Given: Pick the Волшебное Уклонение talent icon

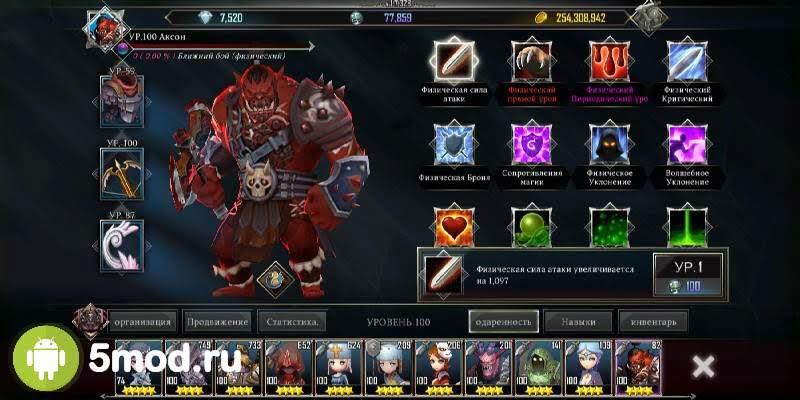Looking at the screenshot, I should click(x=688, y=144).
